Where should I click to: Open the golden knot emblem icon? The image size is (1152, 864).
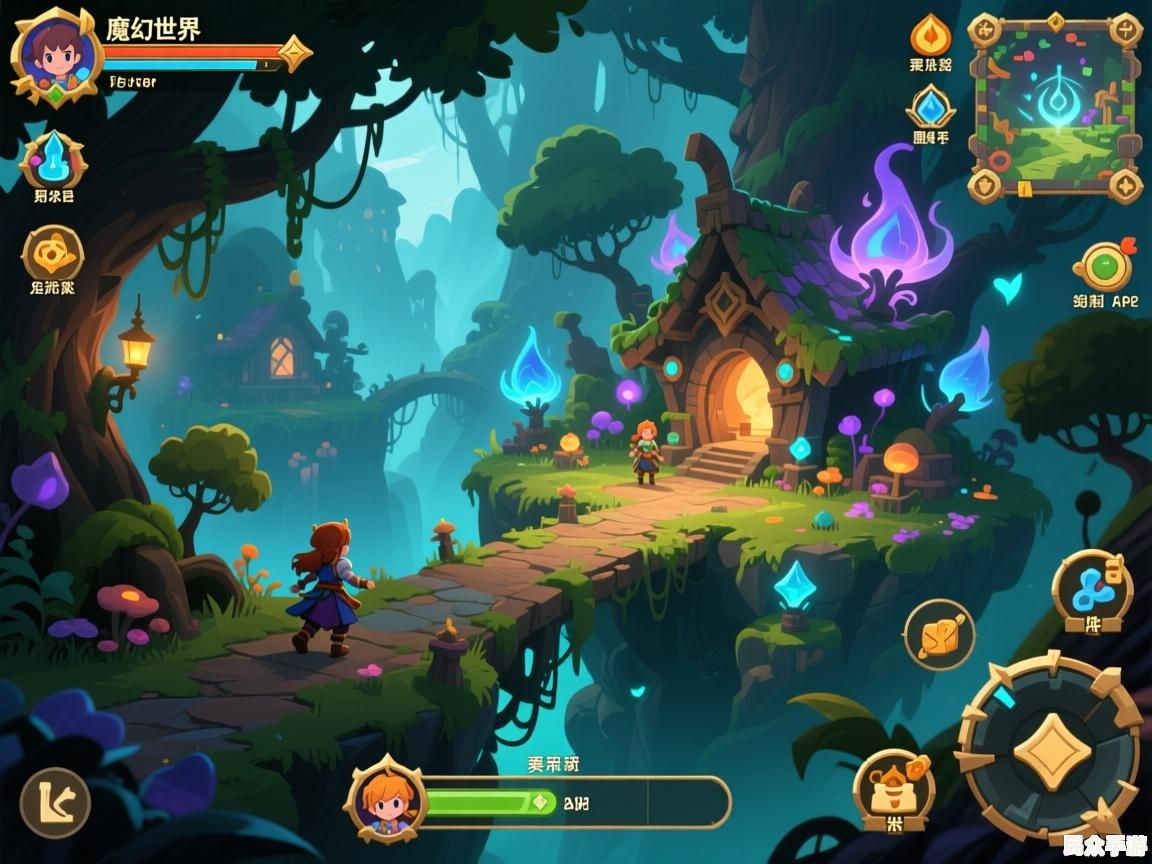(52, 253)
